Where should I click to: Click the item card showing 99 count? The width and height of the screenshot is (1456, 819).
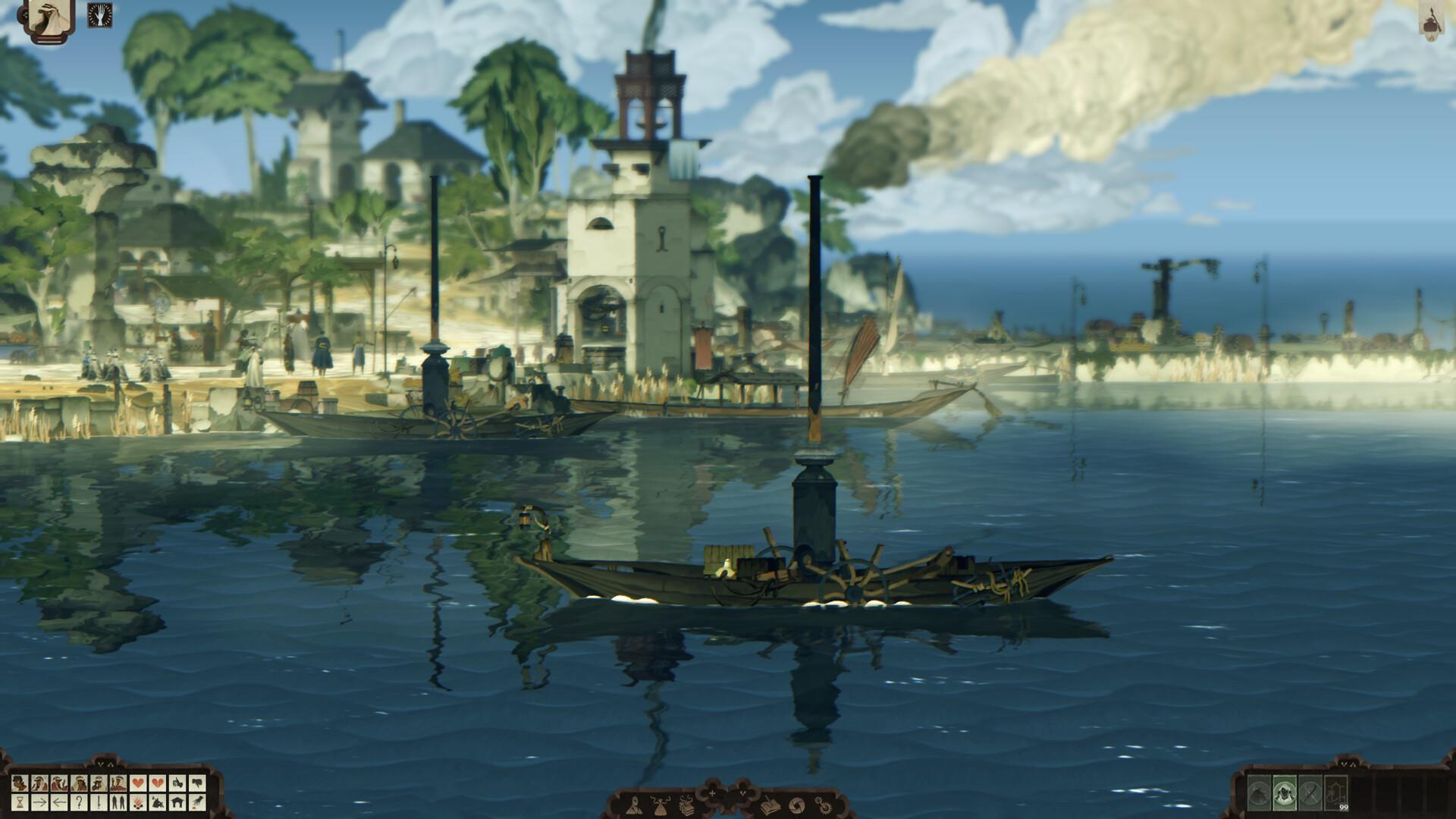(1336, 794)
